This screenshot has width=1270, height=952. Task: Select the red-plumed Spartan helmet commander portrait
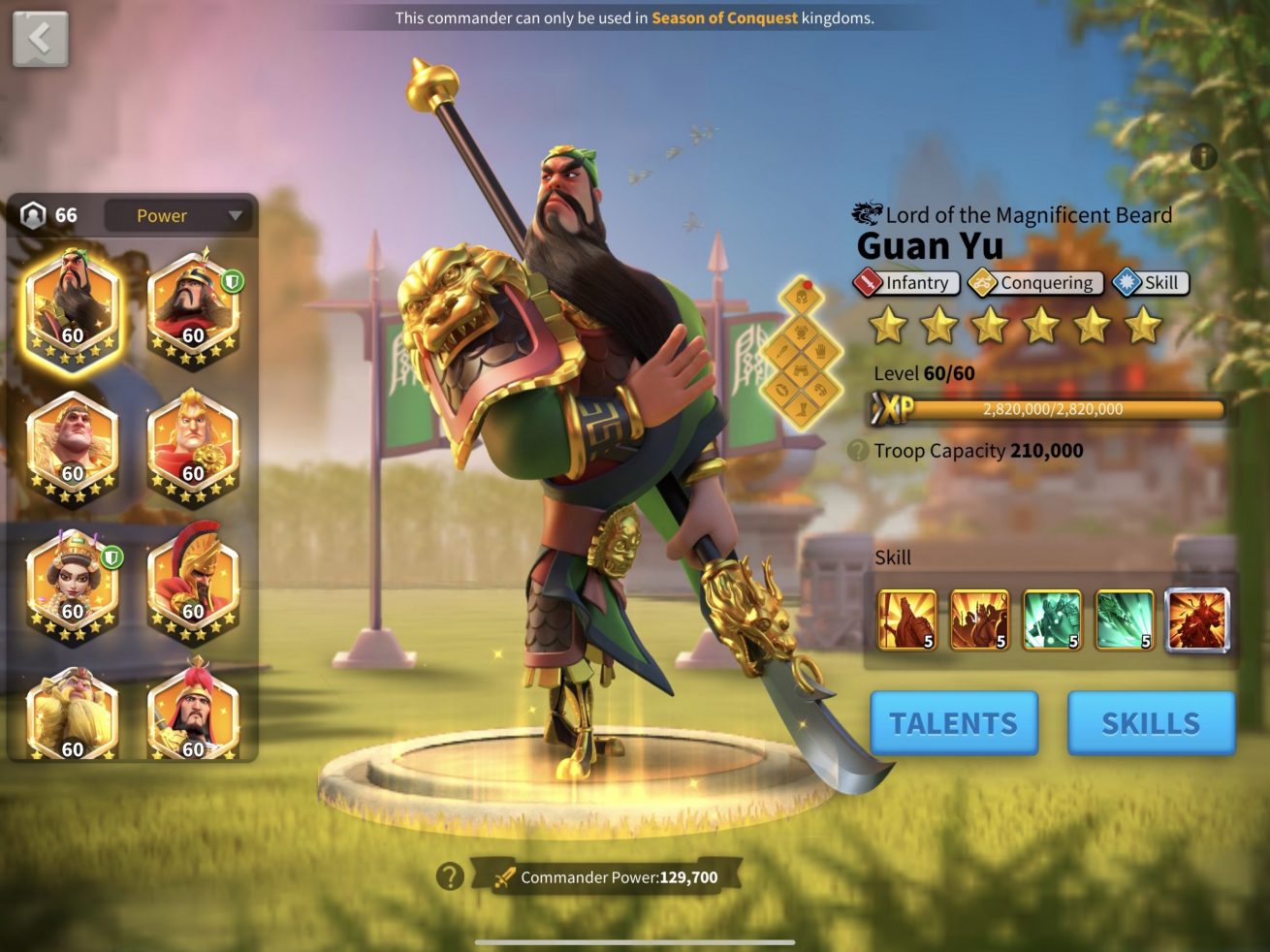click(x=193, y=580)
